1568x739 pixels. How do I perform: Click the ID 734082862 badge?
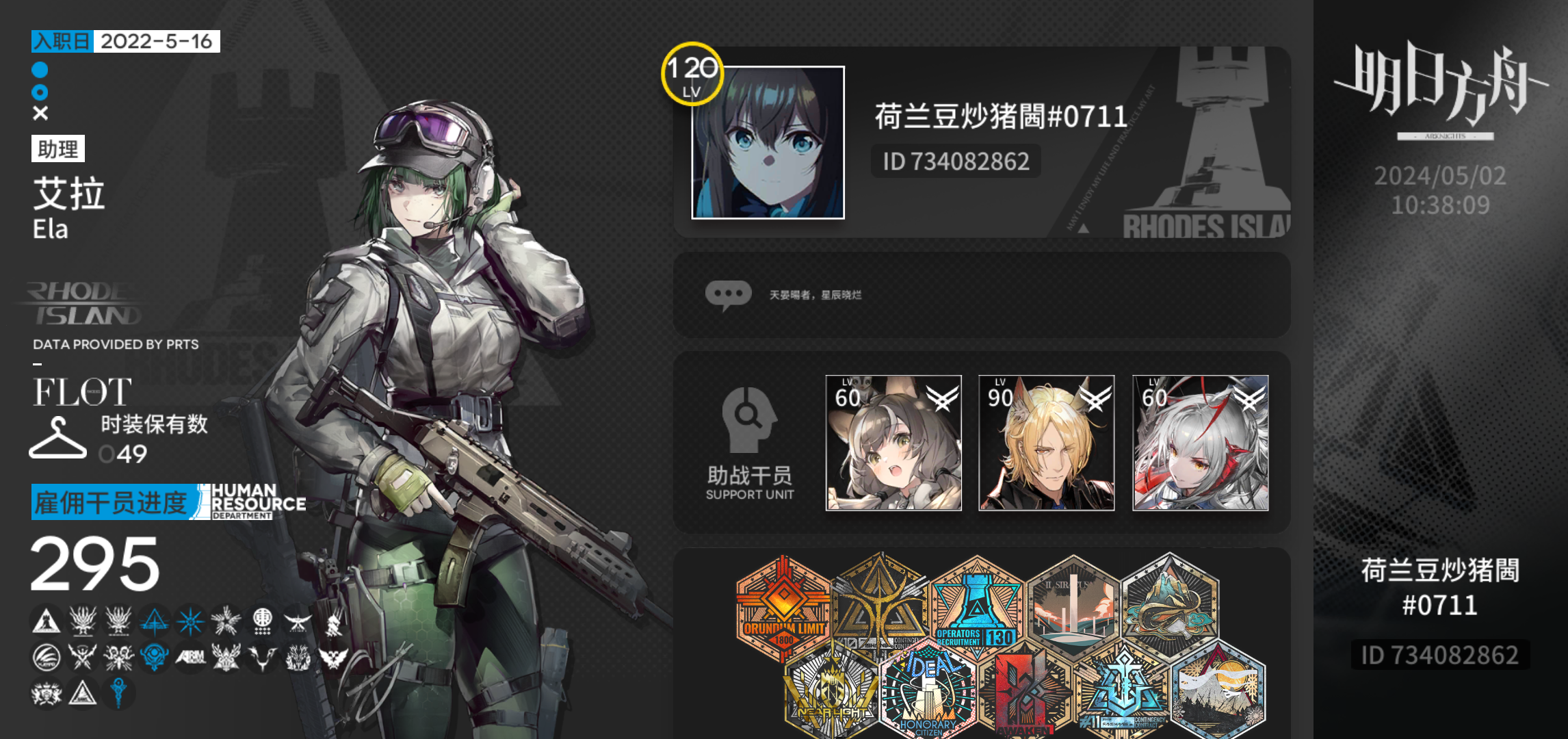click(954, 161)
